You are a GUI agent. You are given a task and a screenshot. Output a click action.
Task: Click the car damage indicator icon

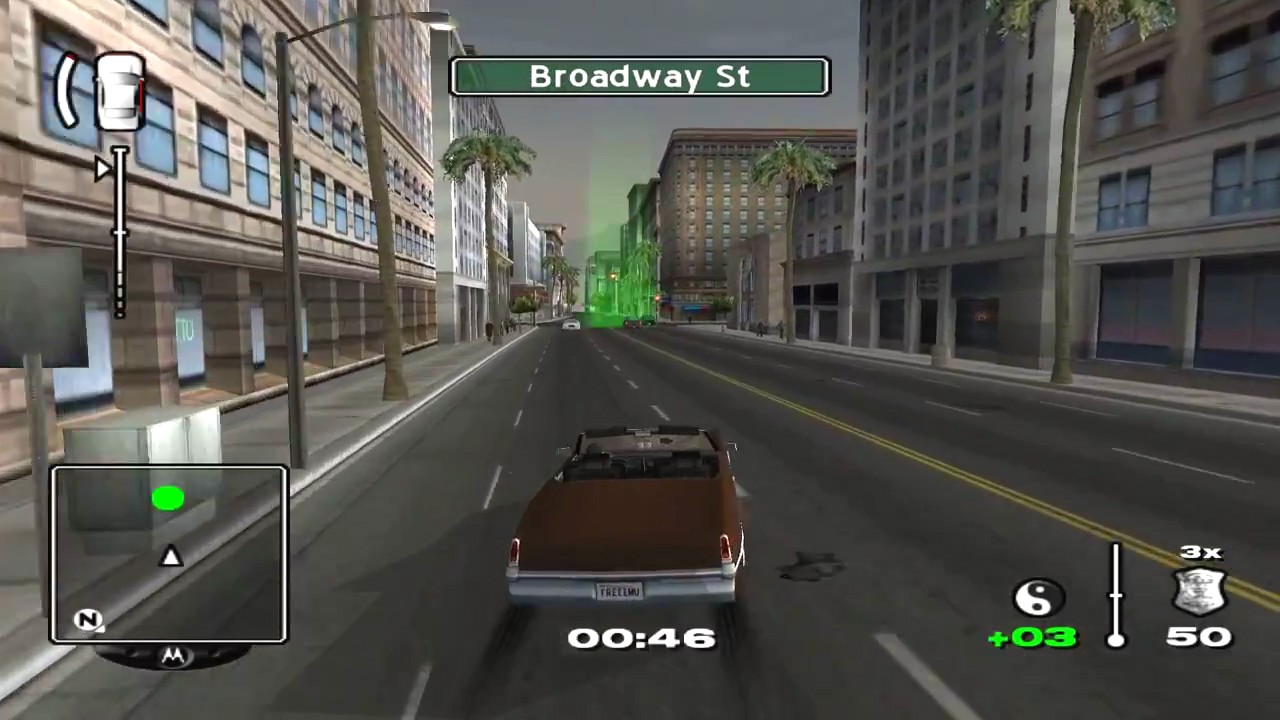click(119, 92)
